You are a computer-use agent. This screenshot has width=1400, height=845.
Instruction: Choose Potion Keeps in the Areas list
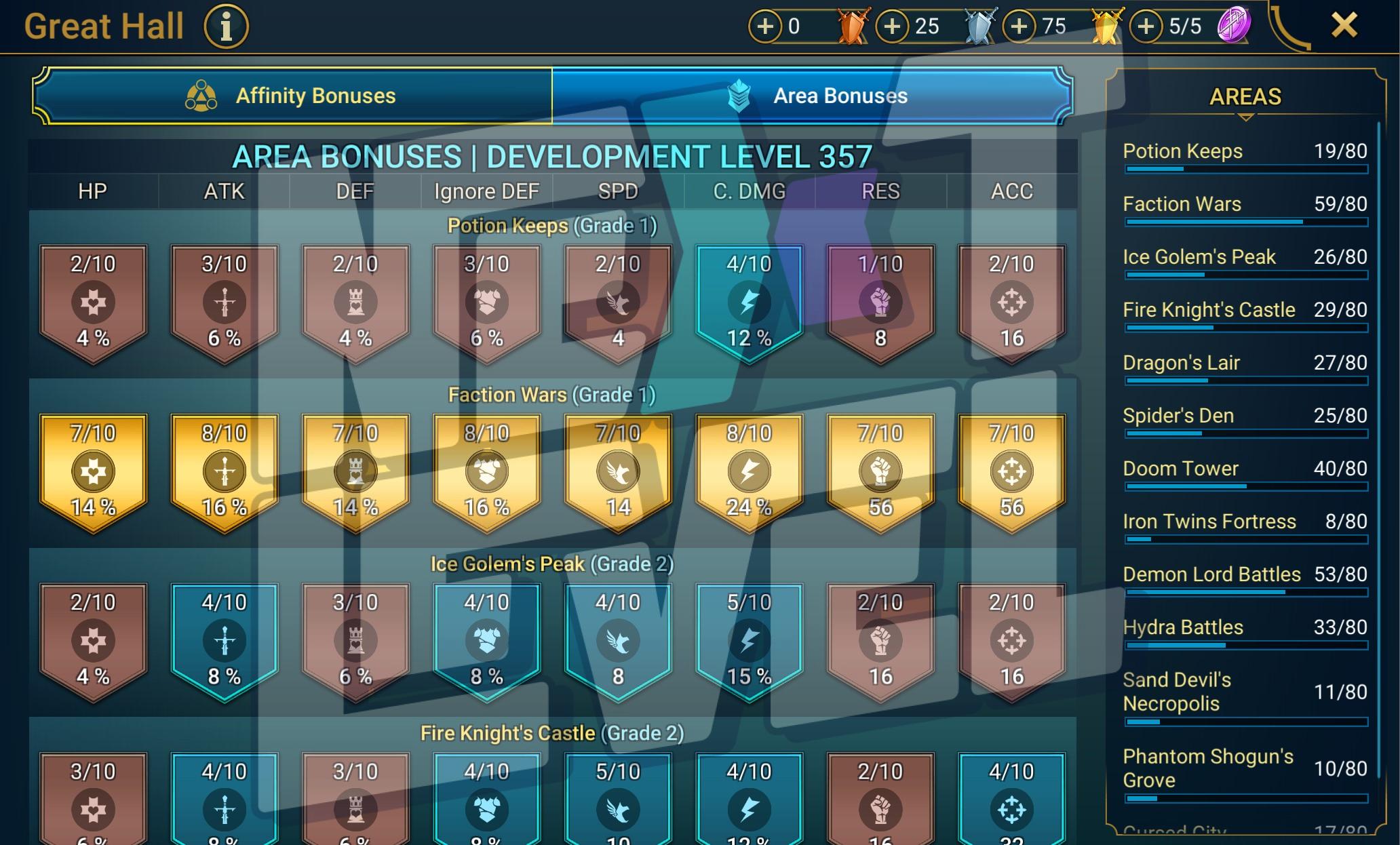point(1244,152)
